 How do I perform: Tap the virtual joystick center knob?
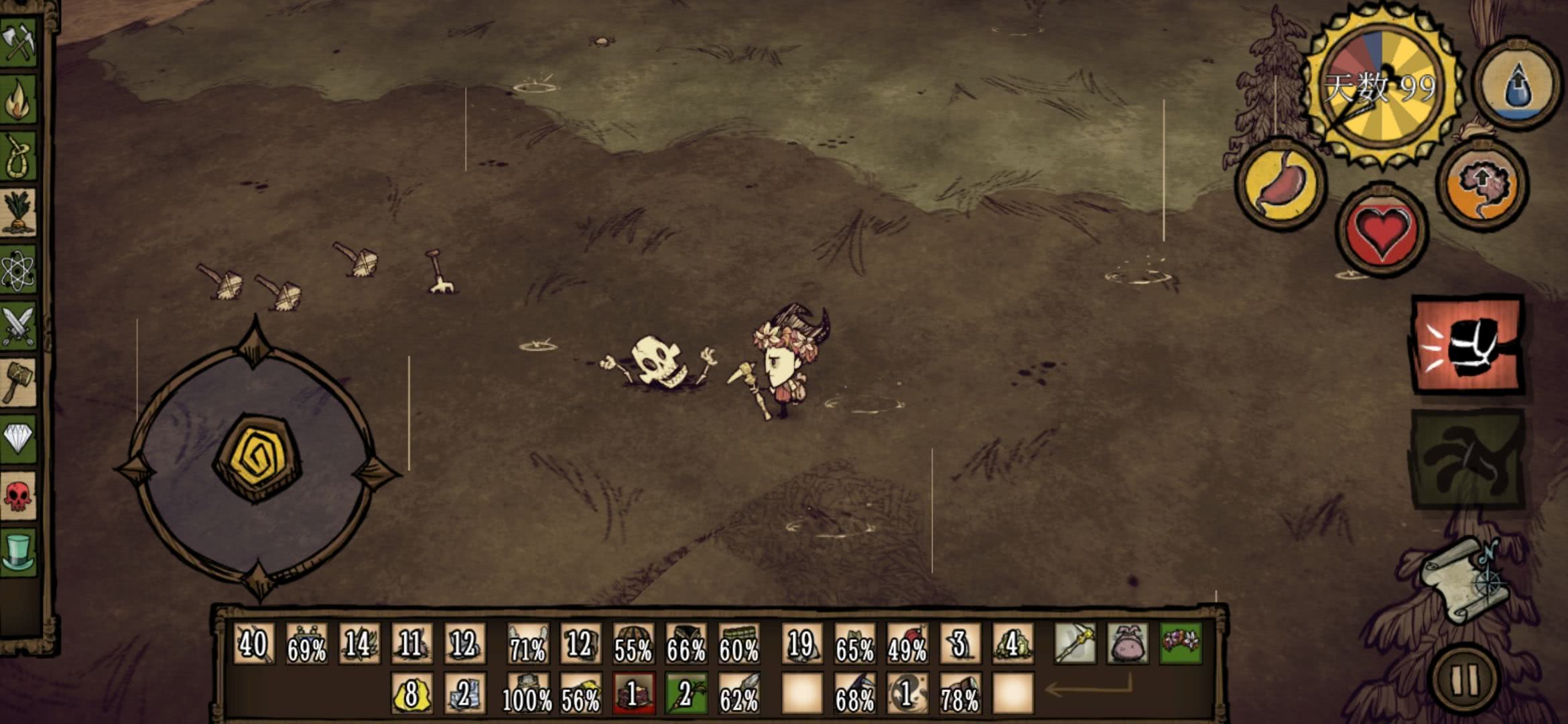(x=257, y=457)
